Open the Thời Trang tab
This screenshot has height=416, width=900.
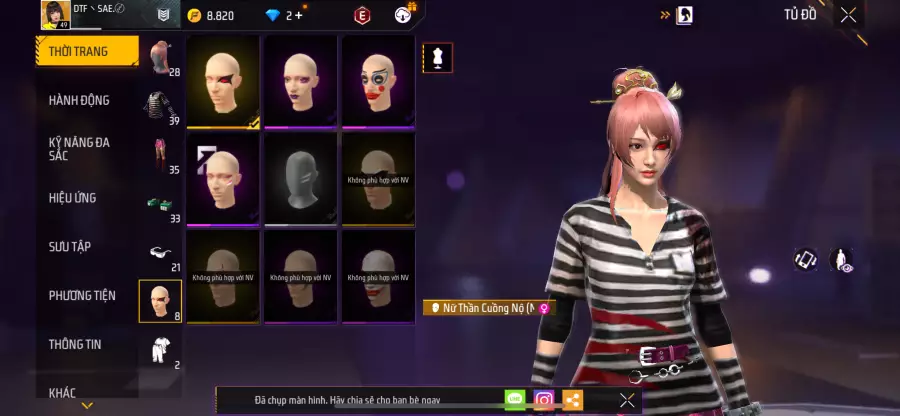point(87,52)
